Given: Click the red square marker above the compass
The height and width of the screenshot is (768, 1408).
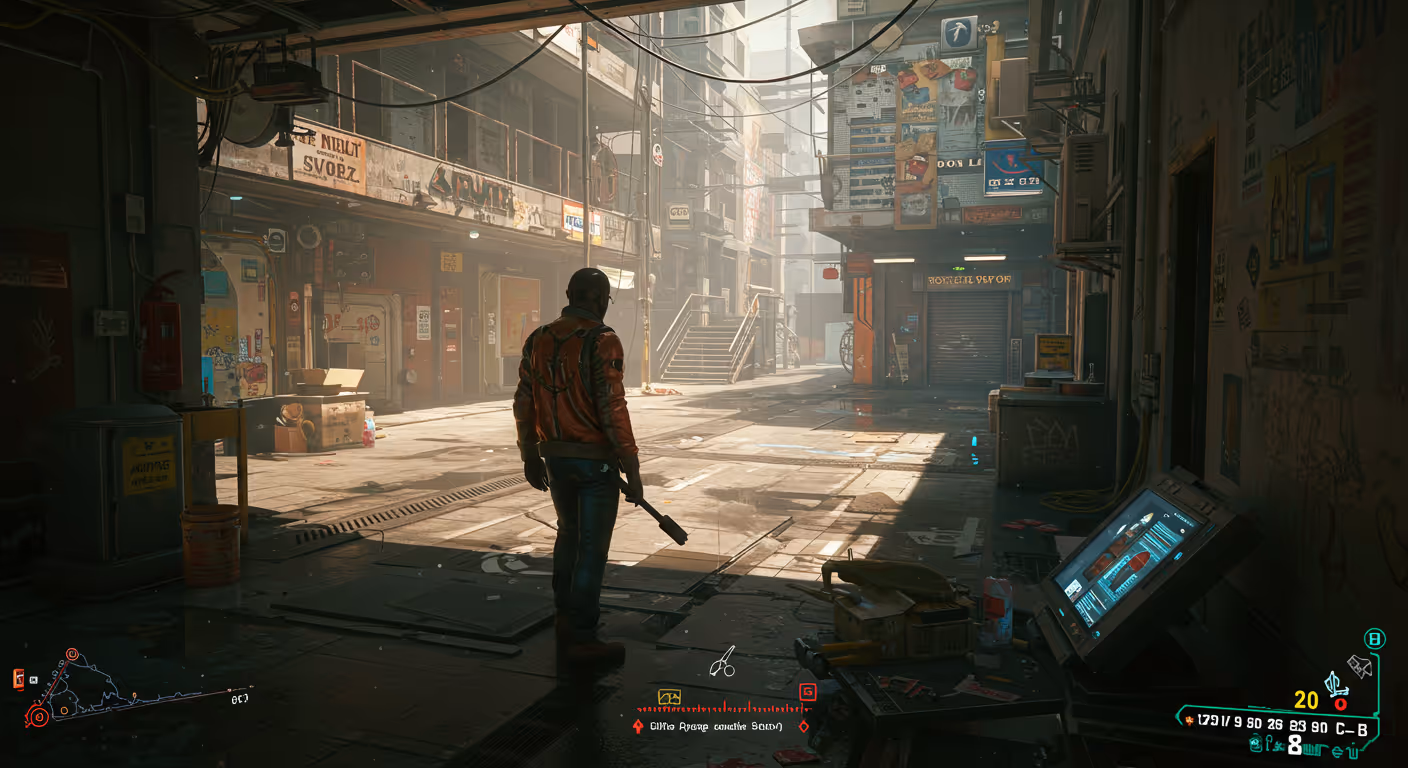Looking at the screenshot, I should (807, 691).
